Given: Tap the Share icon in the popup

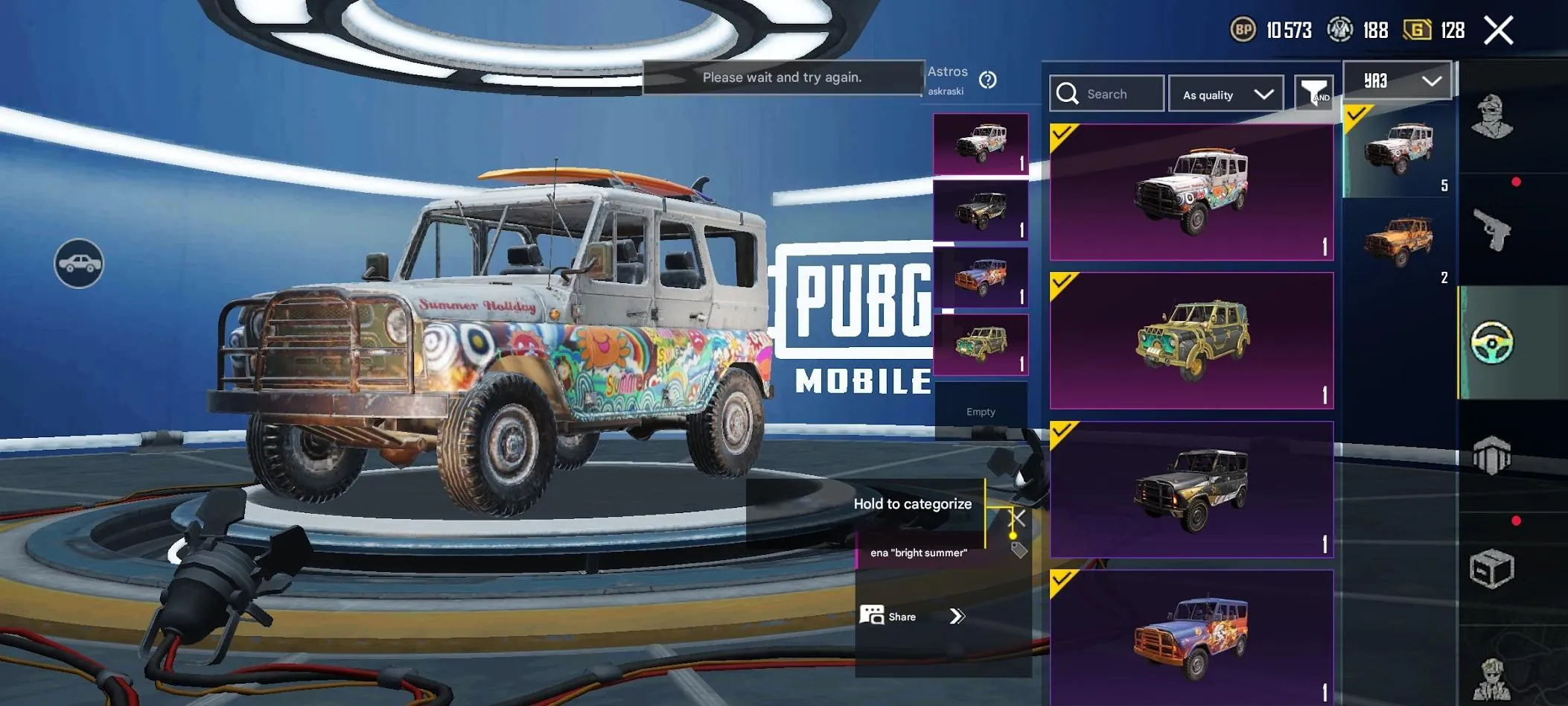Looking at the screenshot, I should click(x=873, y=616).
